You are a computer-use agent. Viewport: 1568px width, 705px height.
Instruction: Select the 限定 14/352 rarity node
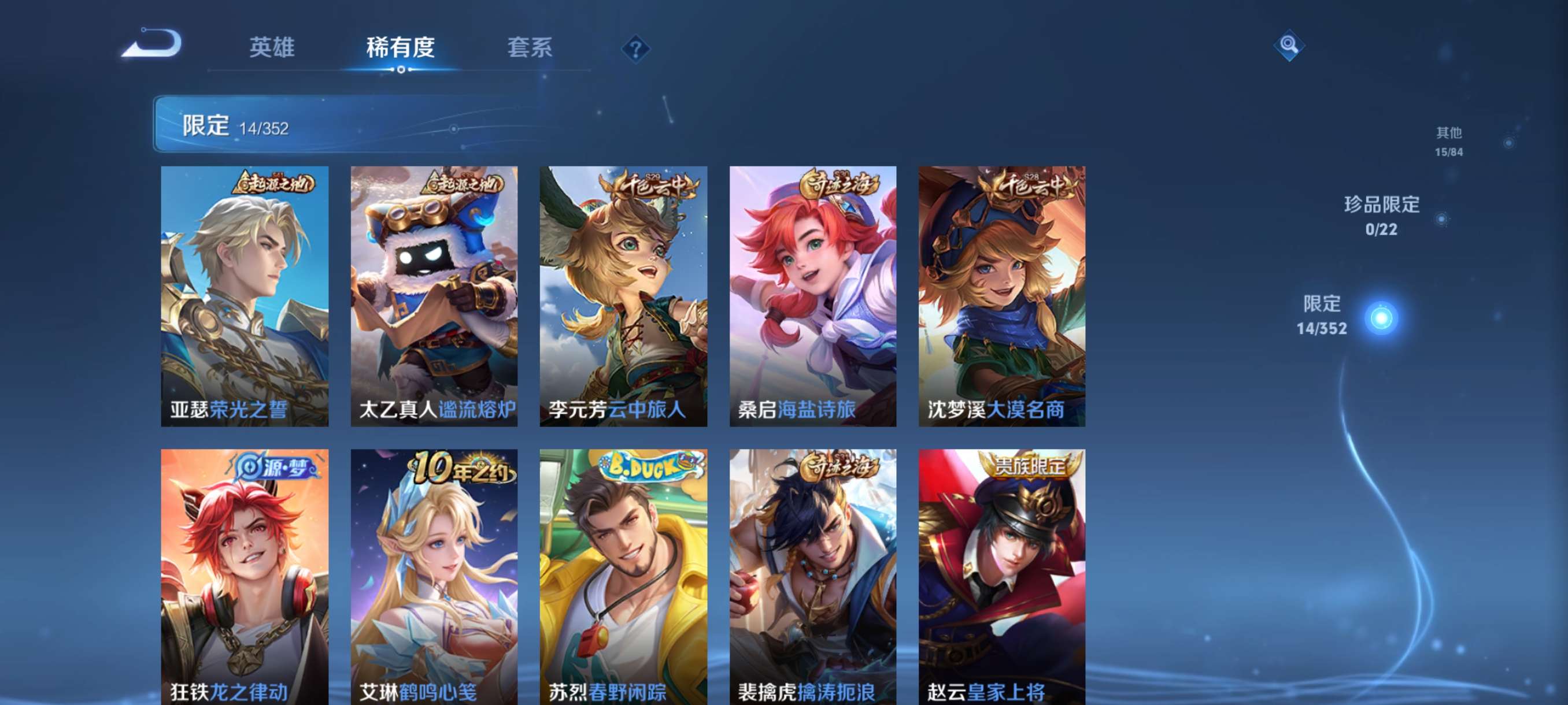click(1381, 317)
